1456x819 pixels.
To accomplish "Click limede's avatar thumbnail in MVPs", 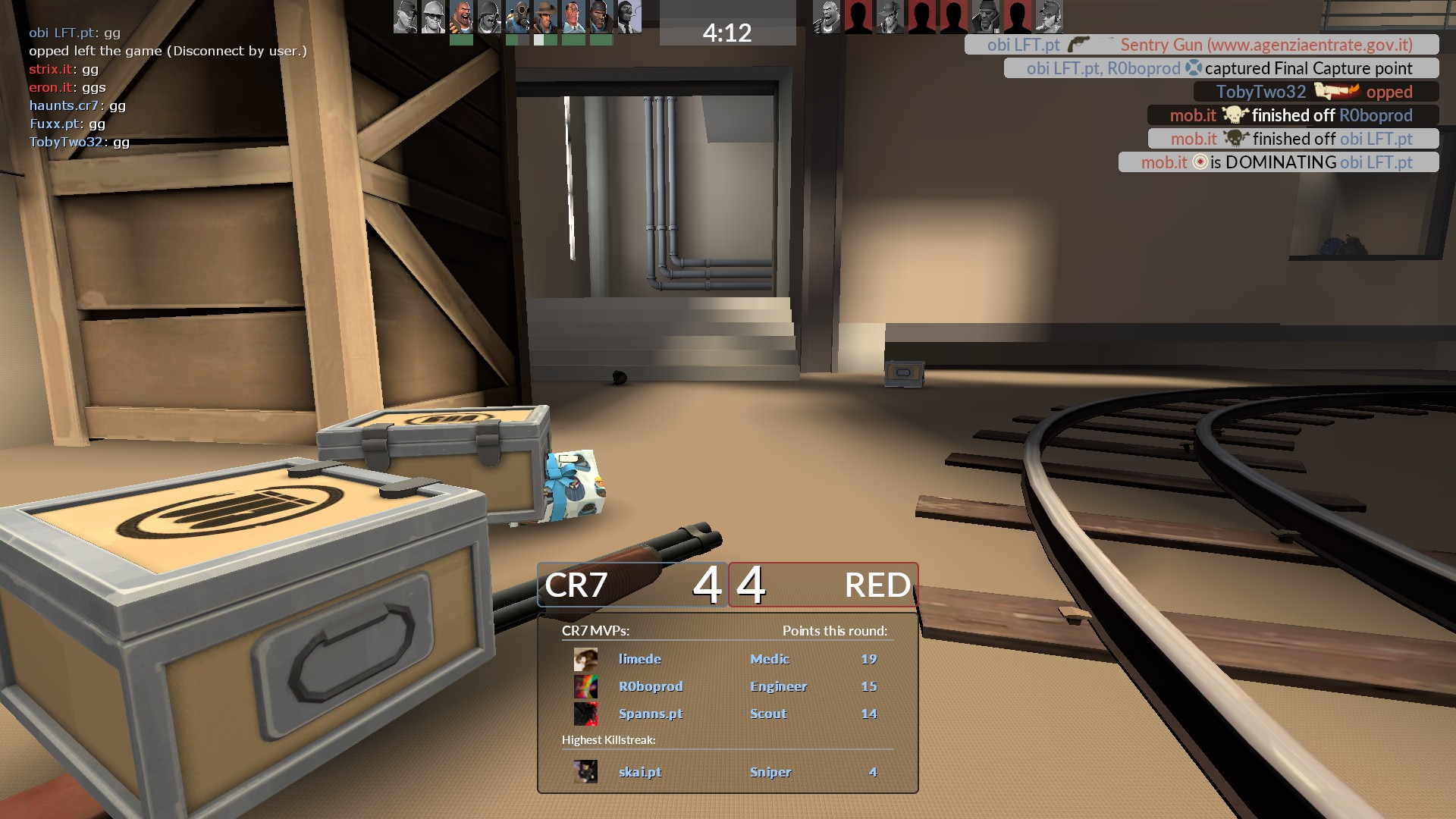I will (x=585, y=659).
